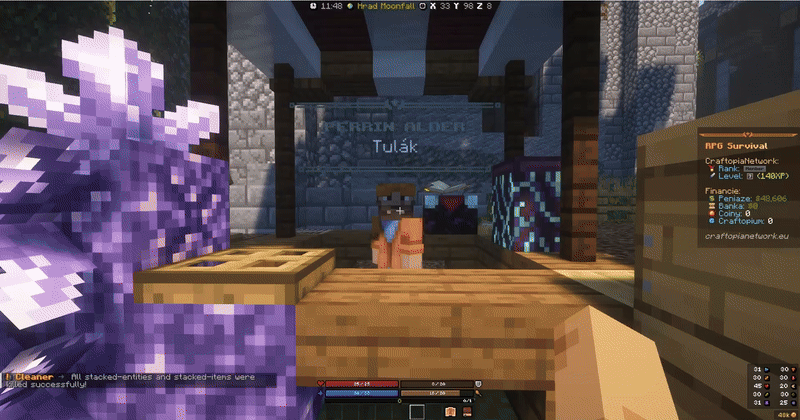Select the chest item in the hotbar
800x420 pixels.
click(x=450, y=411)
